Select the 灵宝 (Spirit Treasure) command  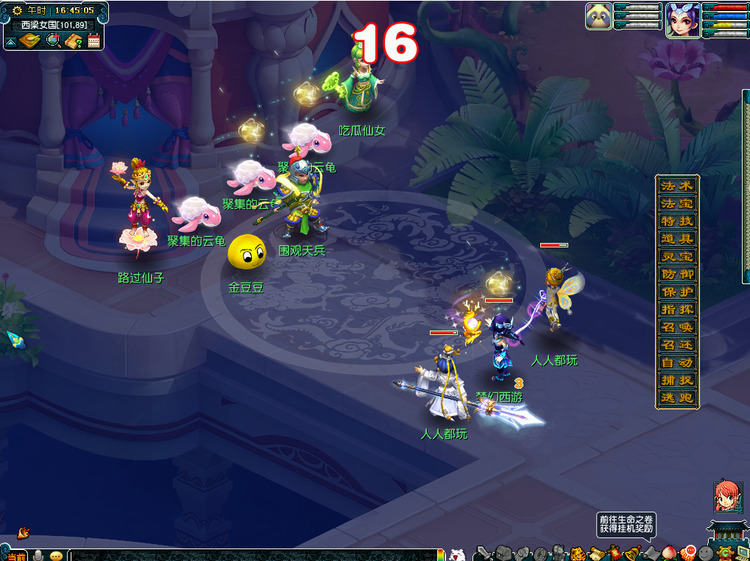click(x=677, y=255)
